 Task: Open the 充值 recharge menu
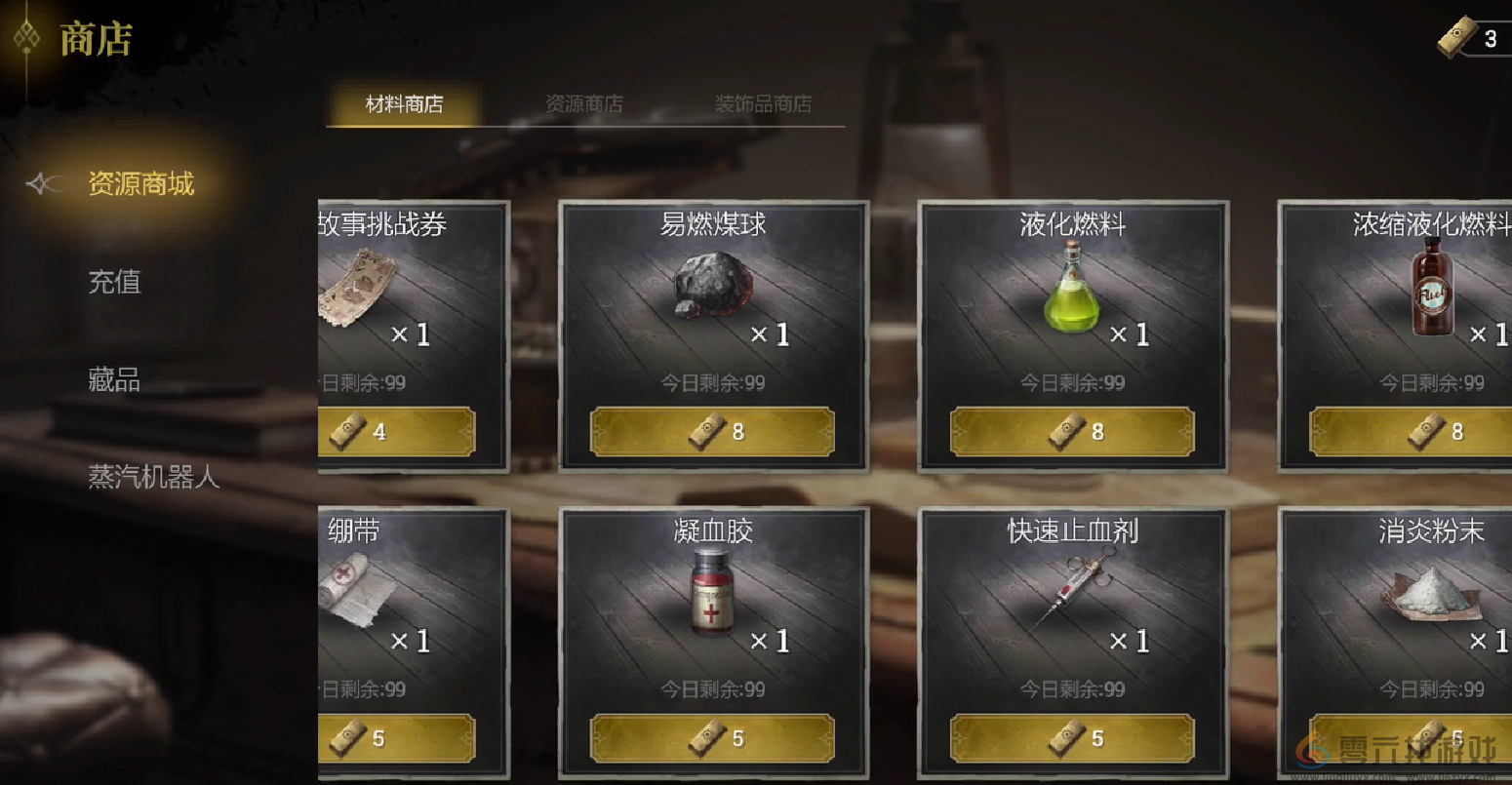(x=115, y=282)
